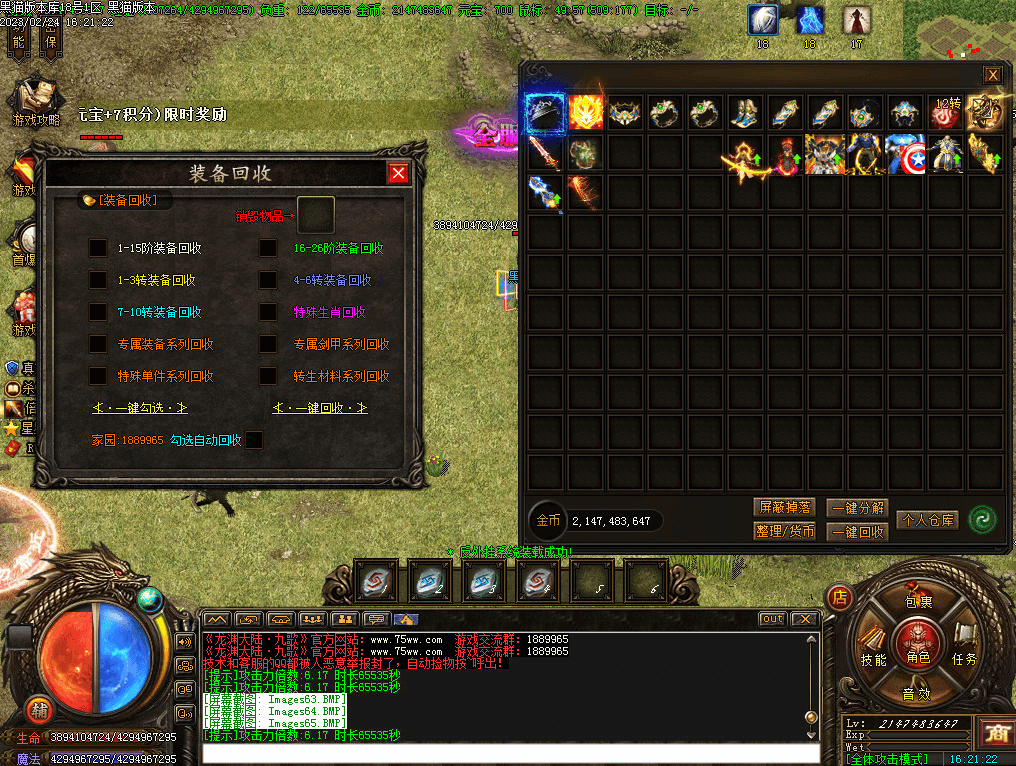
Task: Click the 一键勾选 select-all link
Action: coord(140,408)
